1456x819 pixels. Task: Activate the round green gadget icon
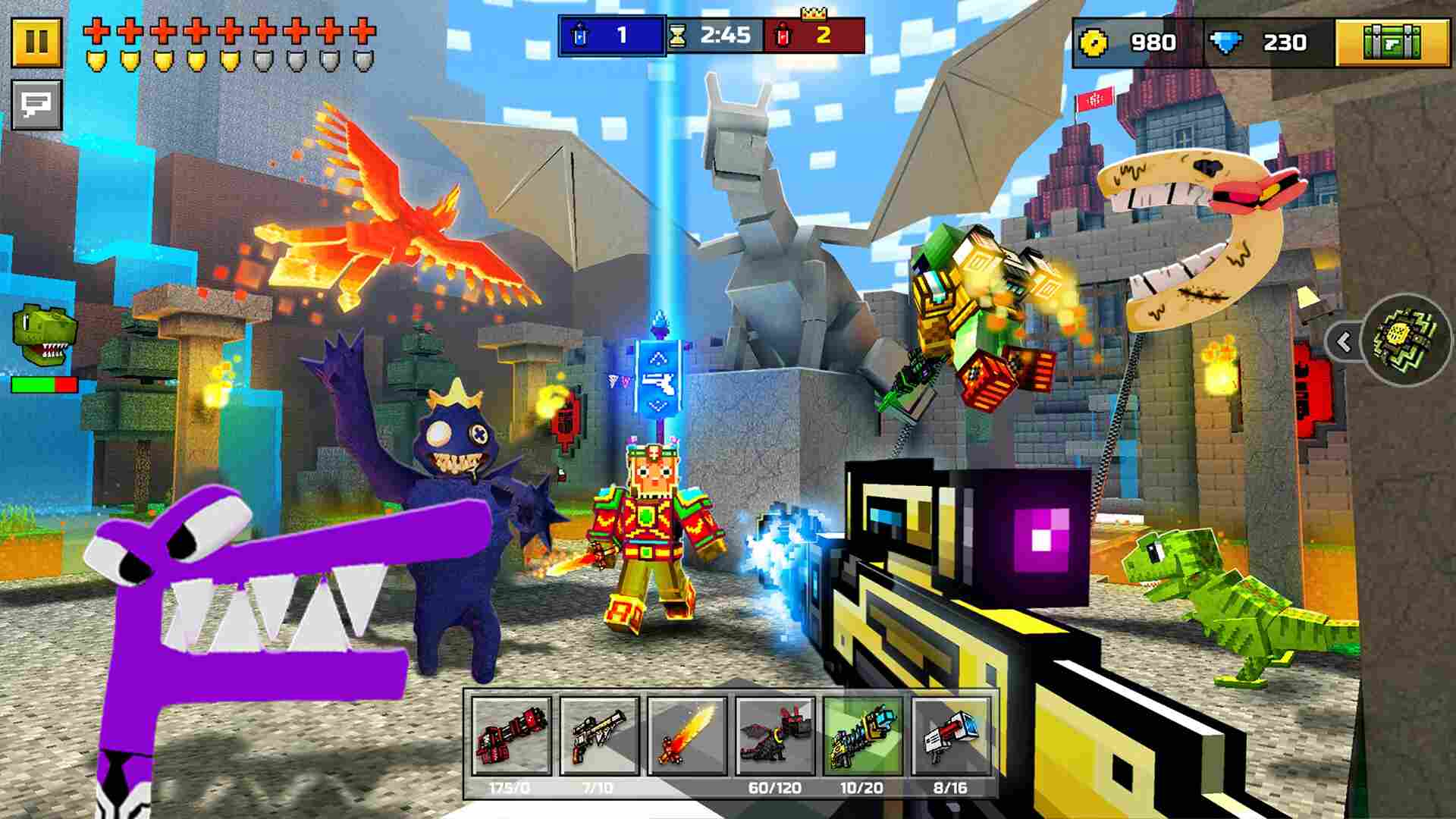click(1405, 340)
